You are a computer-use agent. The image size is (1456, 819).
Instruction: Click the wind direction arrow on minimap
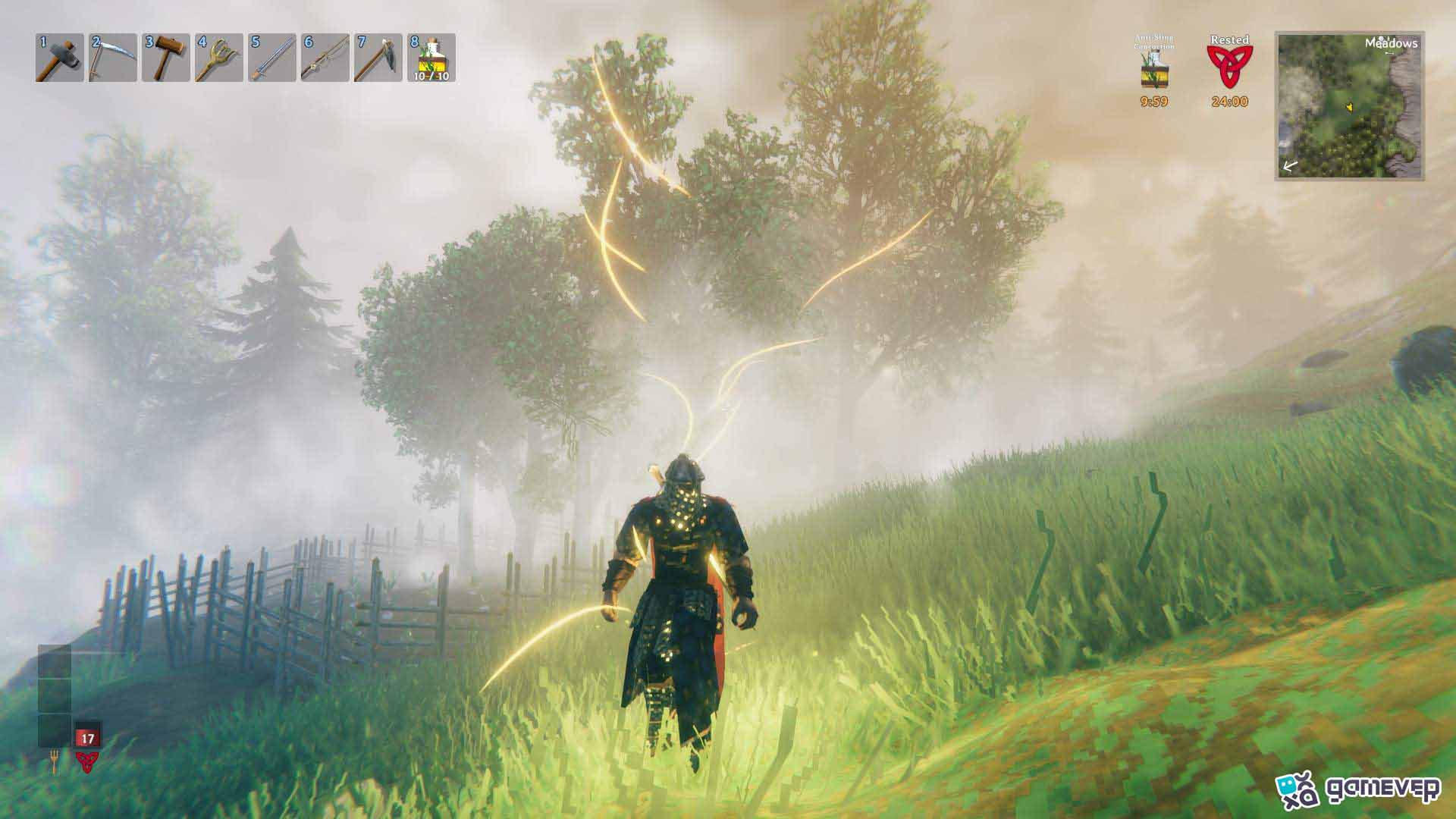(1290, 165)
